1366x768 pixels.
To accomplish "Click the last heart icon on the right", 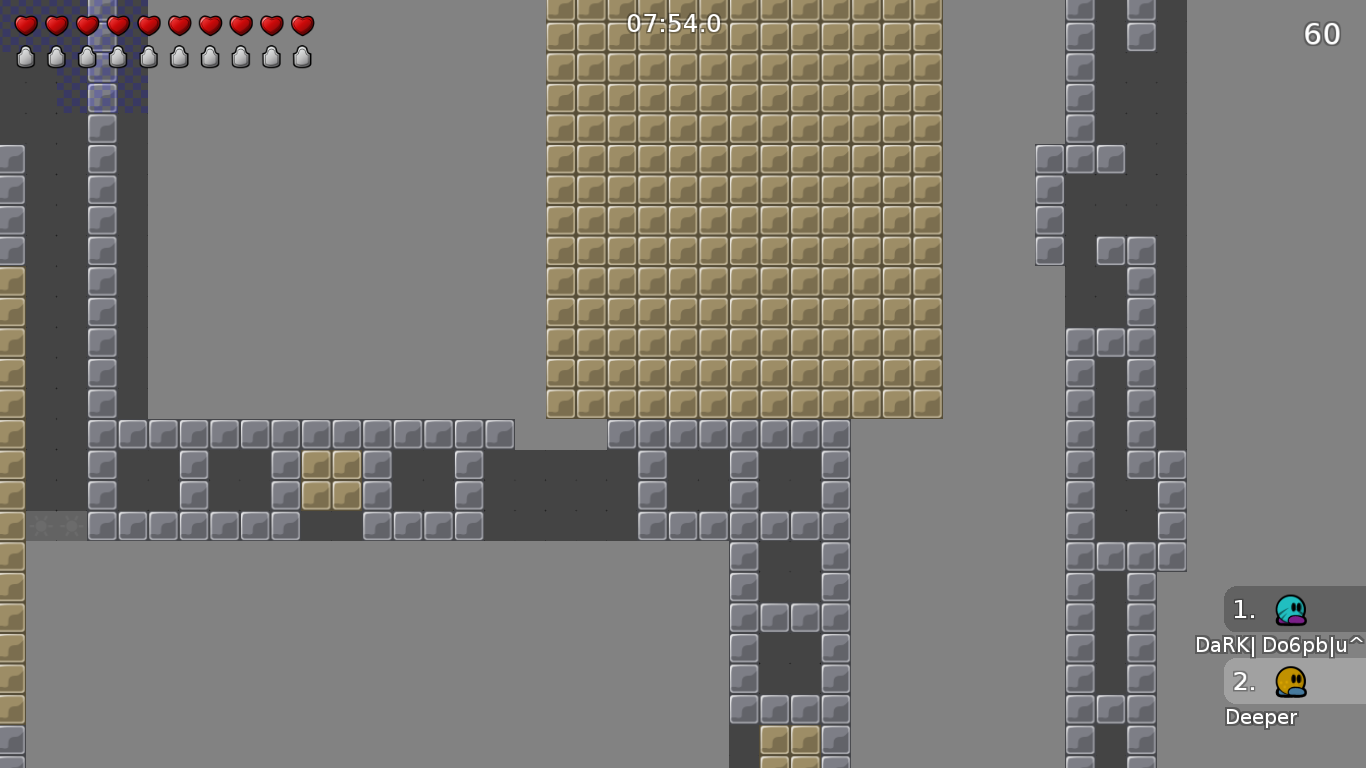I will (x=301, y=26).
